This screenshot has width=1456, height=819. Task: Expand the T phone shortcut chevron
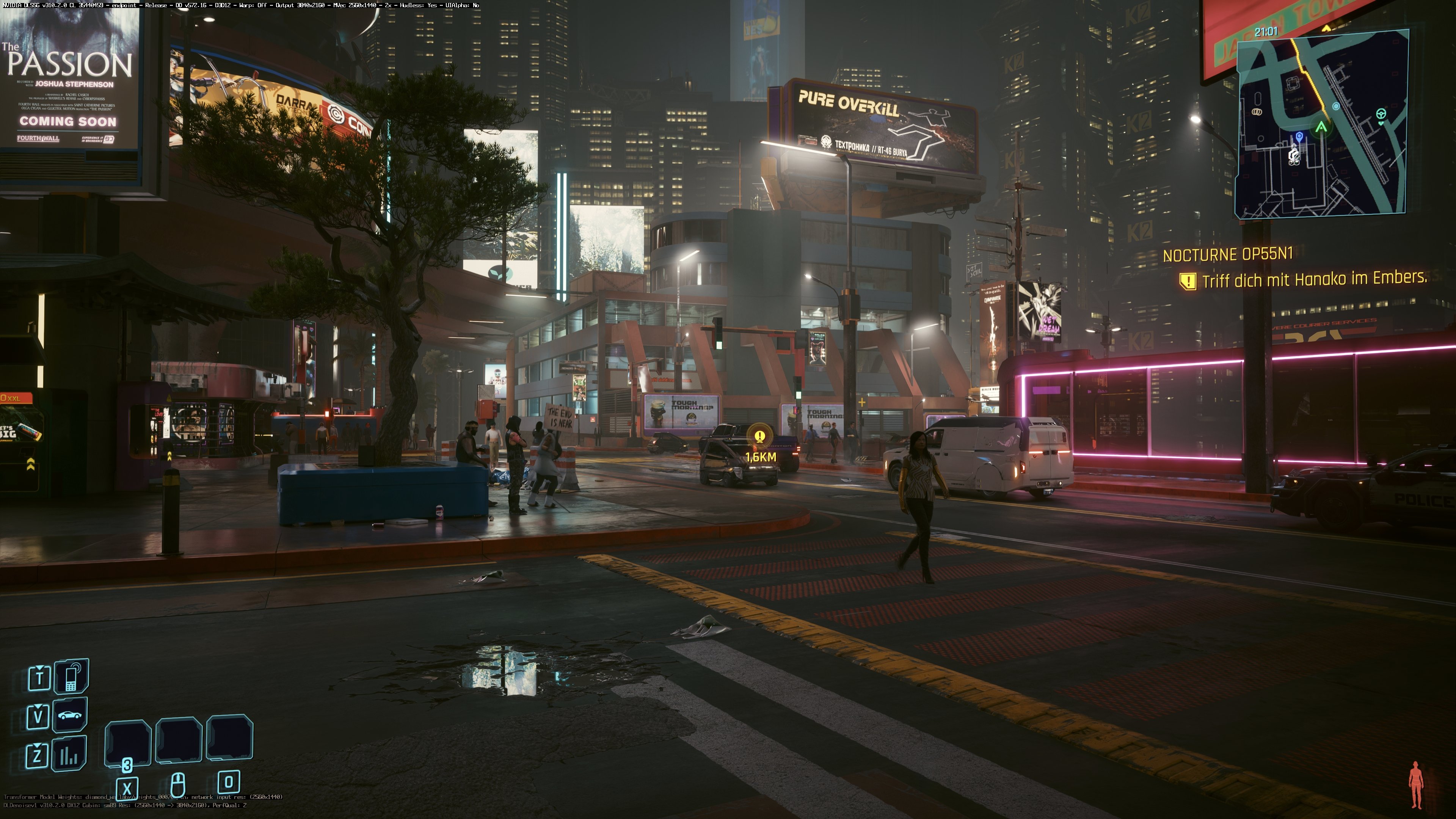tap(39, 667)
